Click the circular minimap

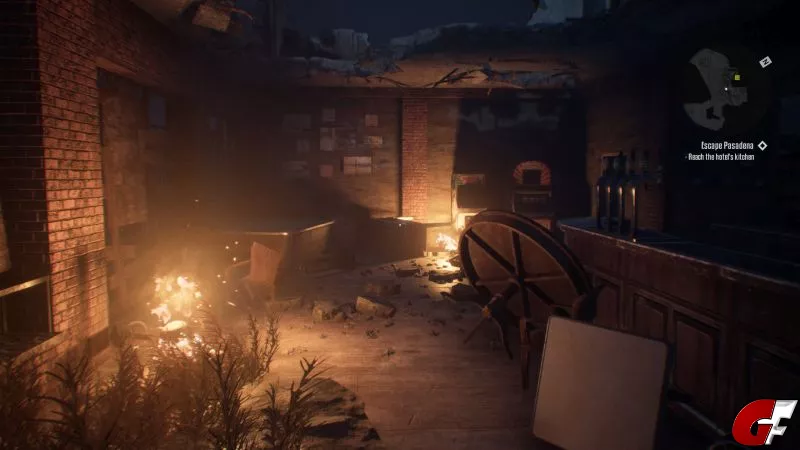(727, 91)
